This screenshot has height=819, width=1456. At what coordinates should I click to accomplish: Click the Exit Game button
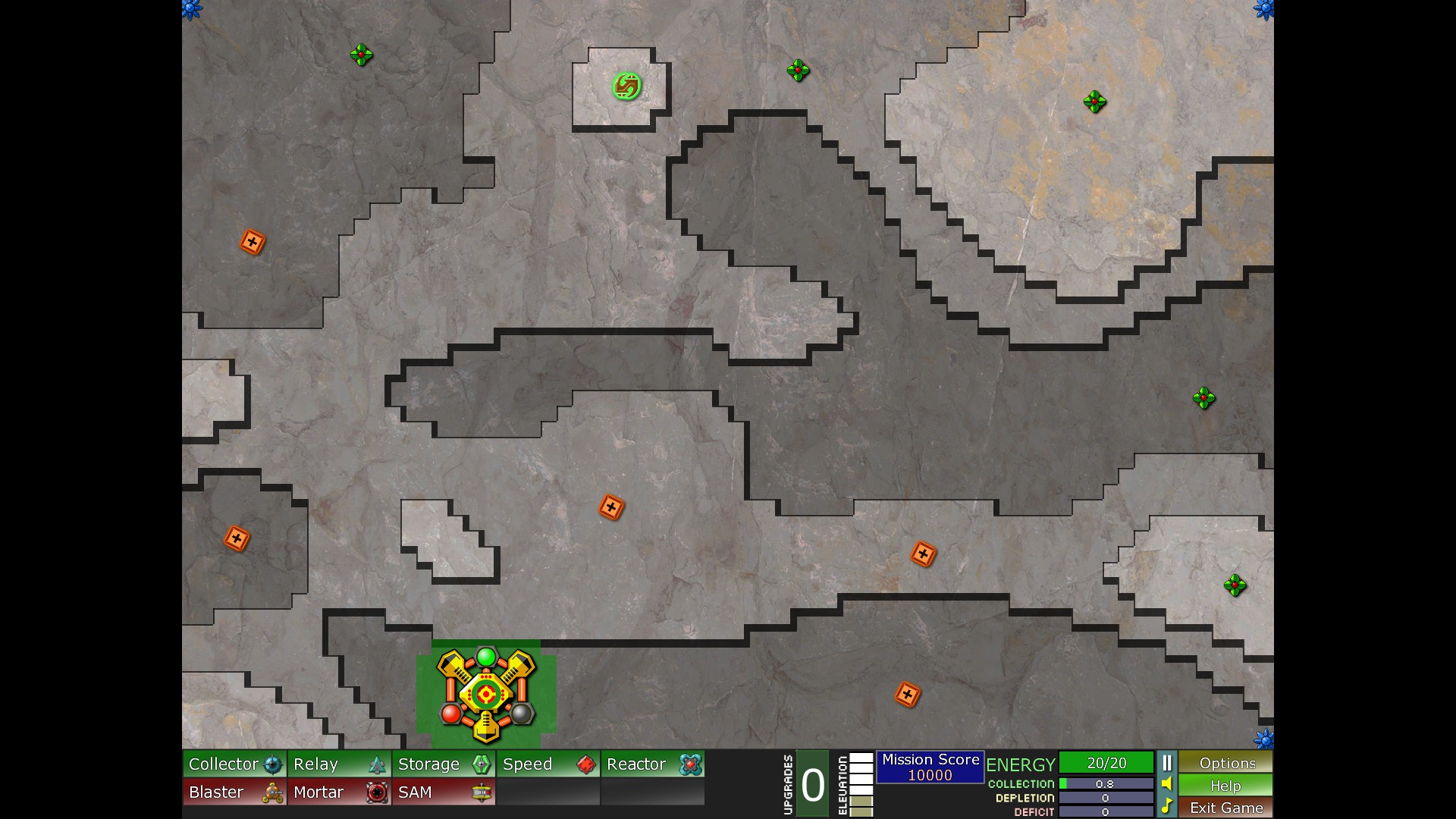1225,808
